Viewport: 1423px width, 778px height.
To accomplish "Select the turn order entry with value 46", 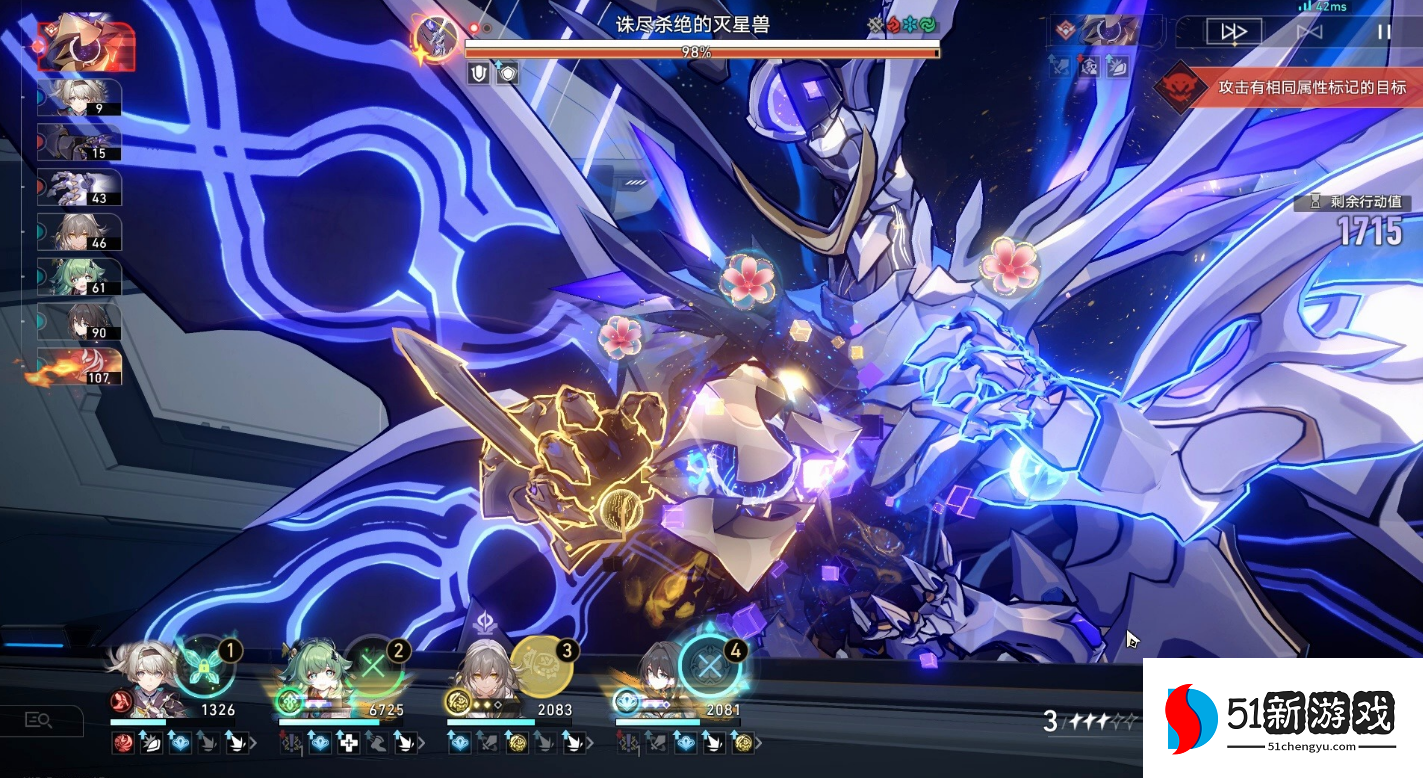I will point(80,232).
